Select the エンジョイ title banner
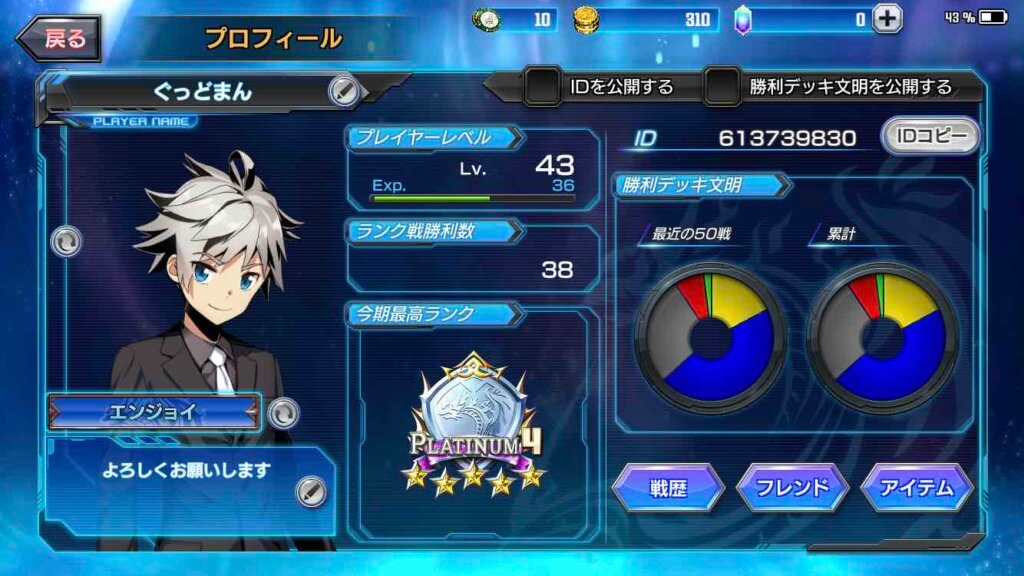Screen dimensions: 1024x576 [x=155, y=411]
